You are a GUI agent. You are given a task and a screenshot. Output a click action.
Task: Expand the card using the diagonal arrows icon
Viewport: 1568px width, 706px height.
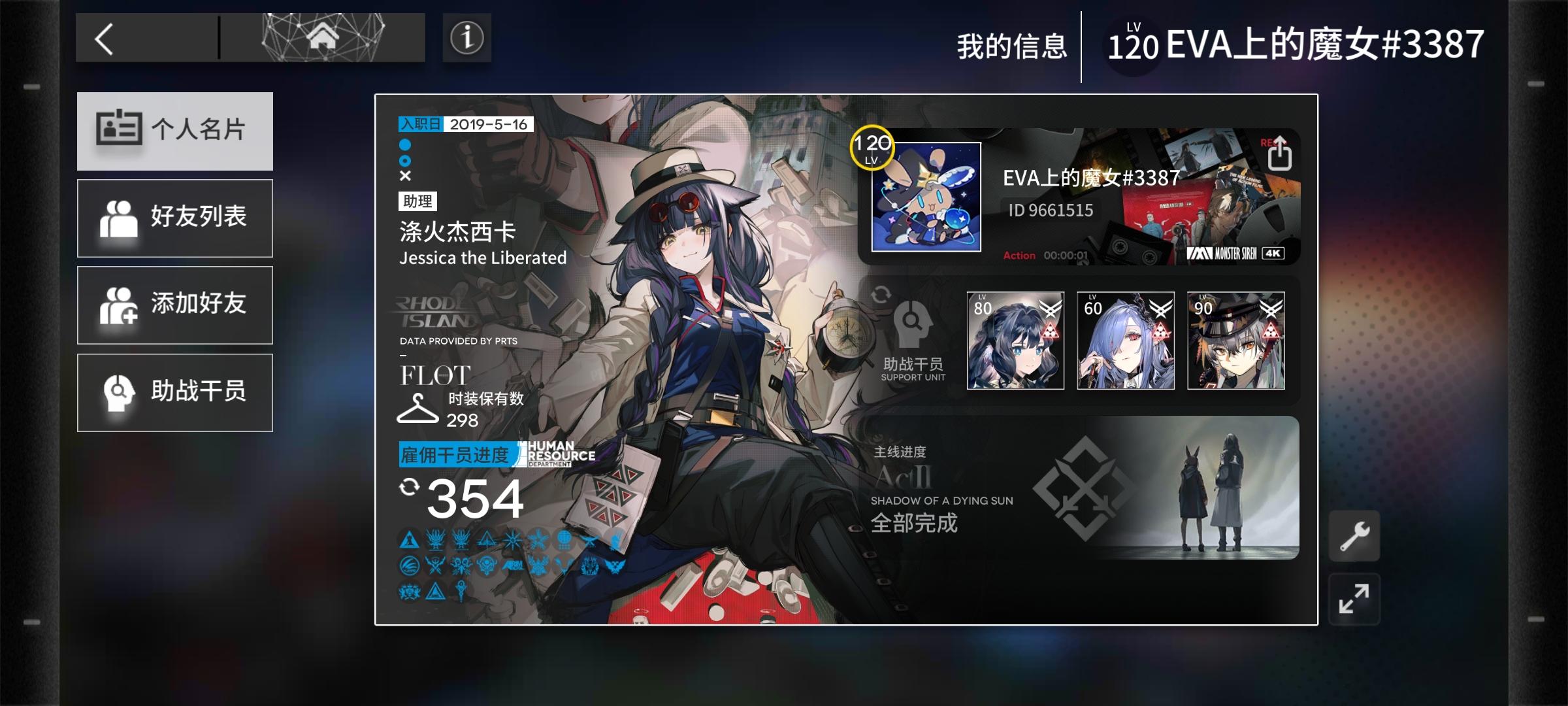(1354, 597)
